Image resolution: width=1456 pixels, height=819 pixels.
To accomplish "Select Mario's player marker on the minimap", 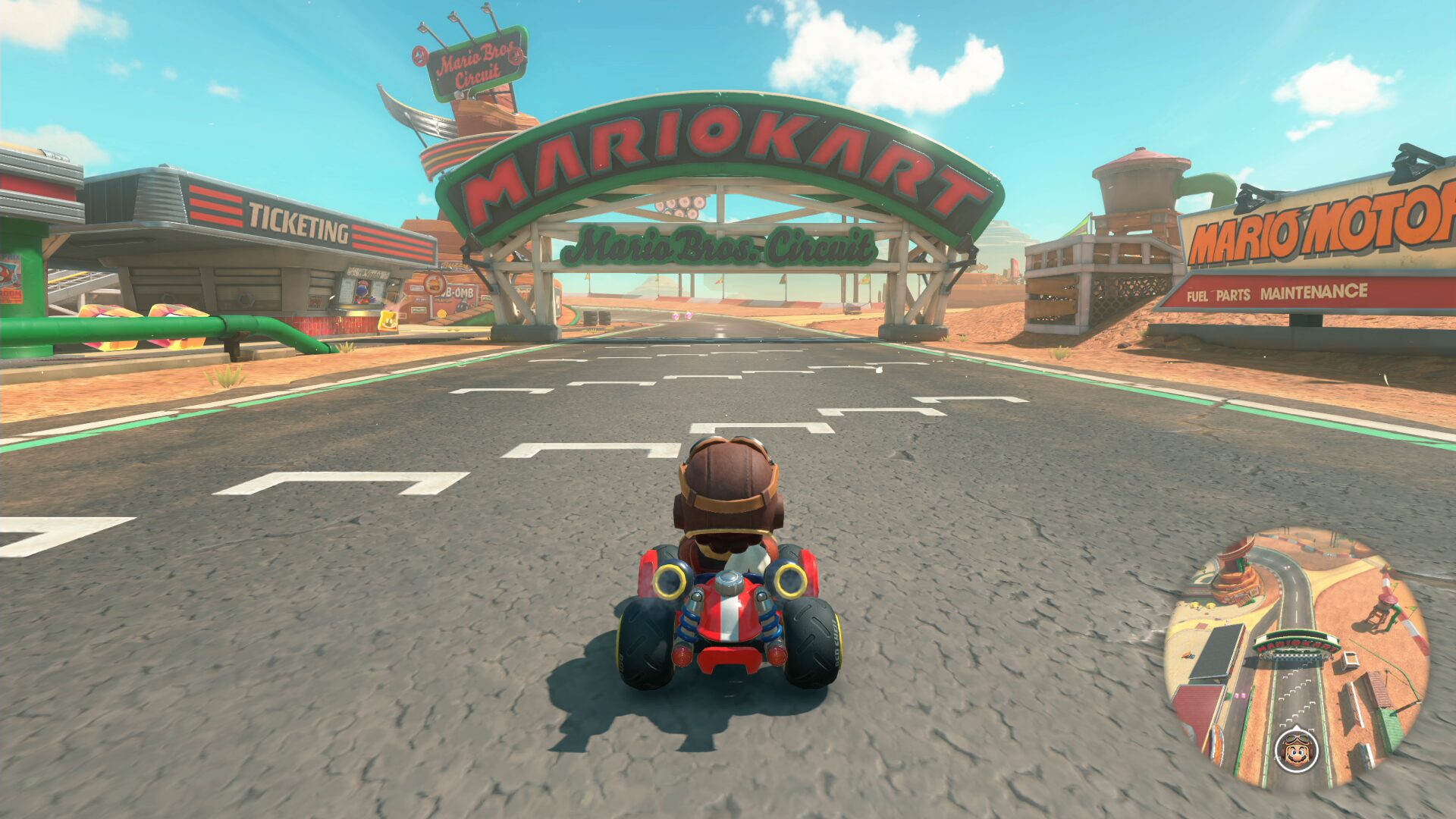I will coord(1296,748).
